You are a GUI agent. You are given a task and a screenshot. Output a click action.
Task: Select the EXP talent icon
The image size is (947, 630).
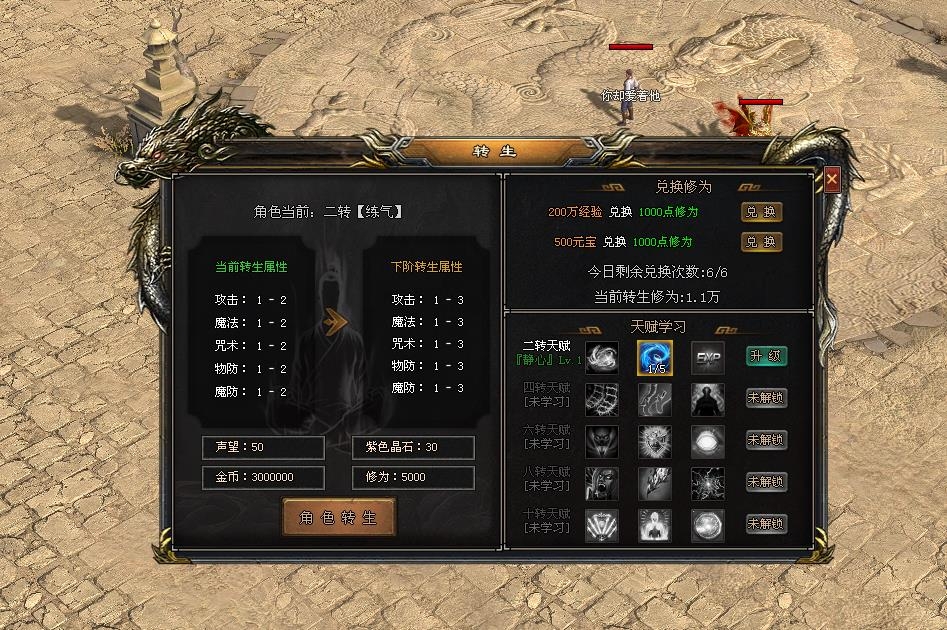point(708,357)
